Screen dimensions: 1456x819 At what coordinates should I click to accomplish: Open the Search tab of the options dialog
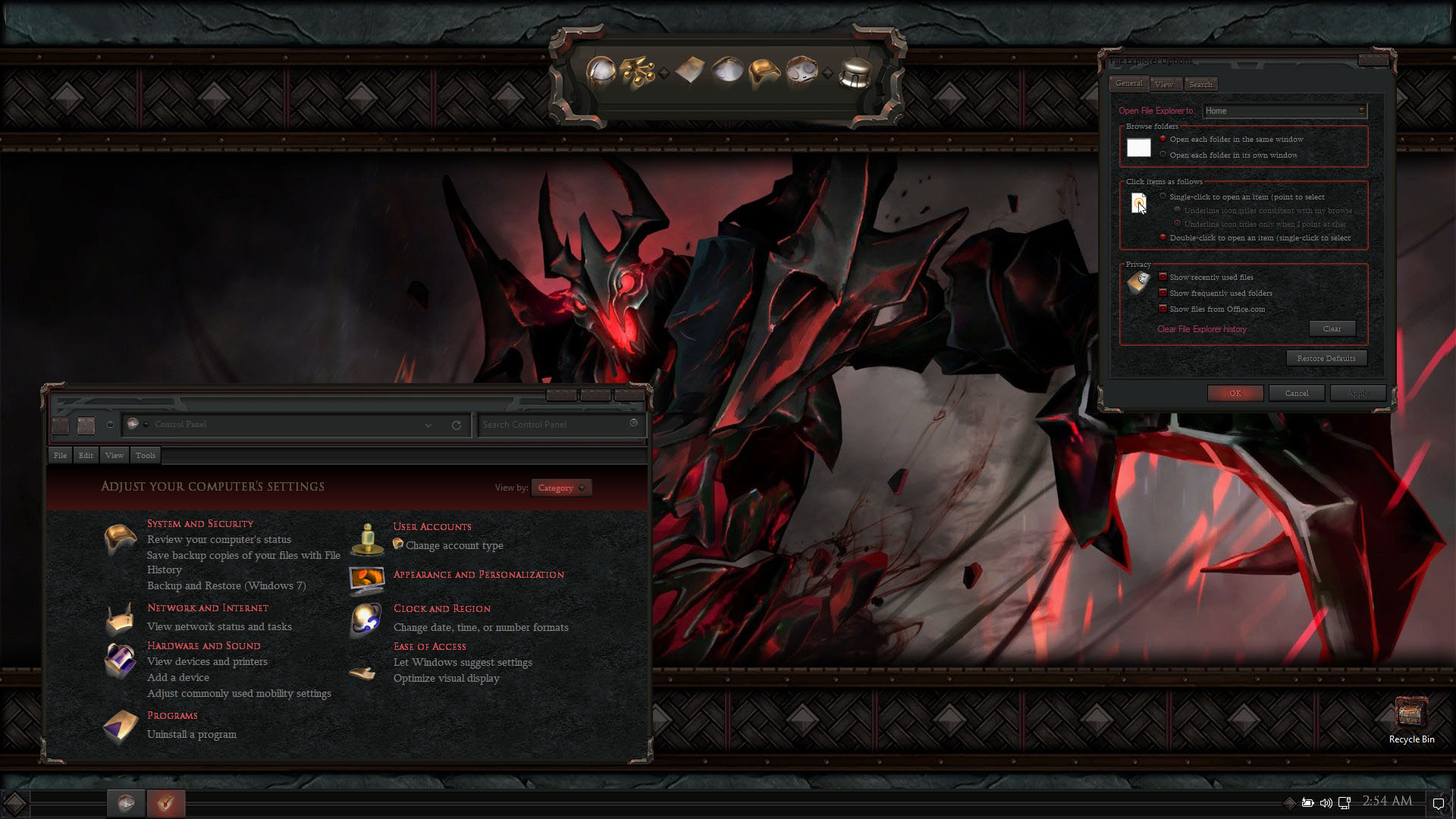point(1200,84)
